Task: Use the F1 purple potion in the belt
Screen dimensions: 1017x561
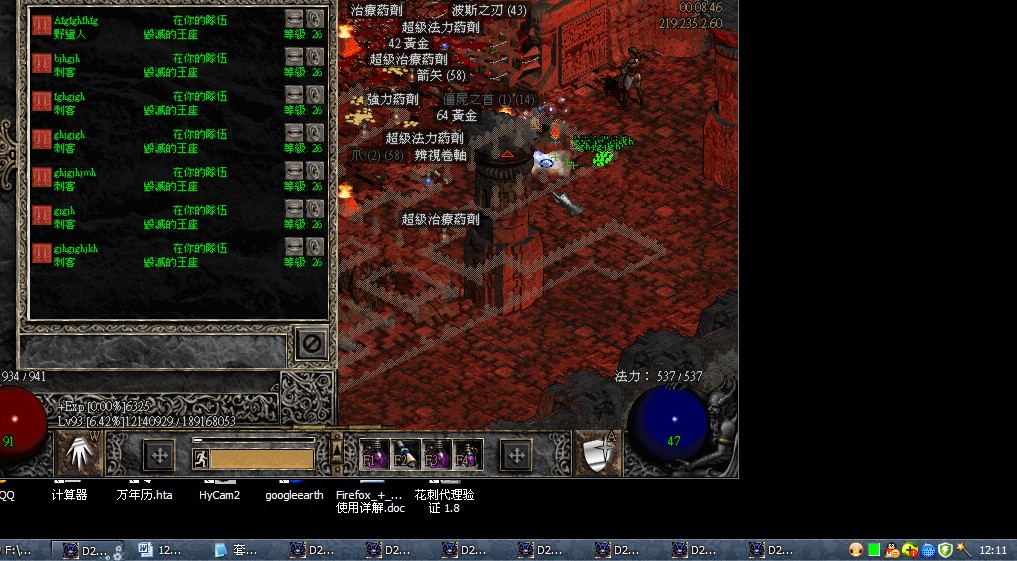Action: pos(374,455)
